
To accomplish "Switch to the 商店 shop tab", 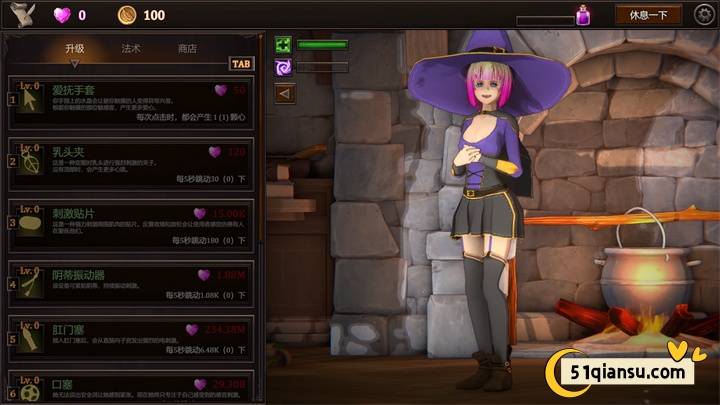I will (x=187, y=48).
